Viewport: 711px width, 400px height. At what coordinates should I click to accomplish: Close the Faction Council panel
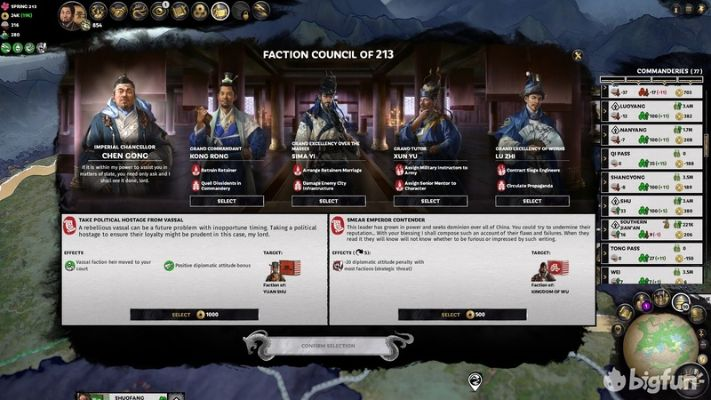(577, 55)
